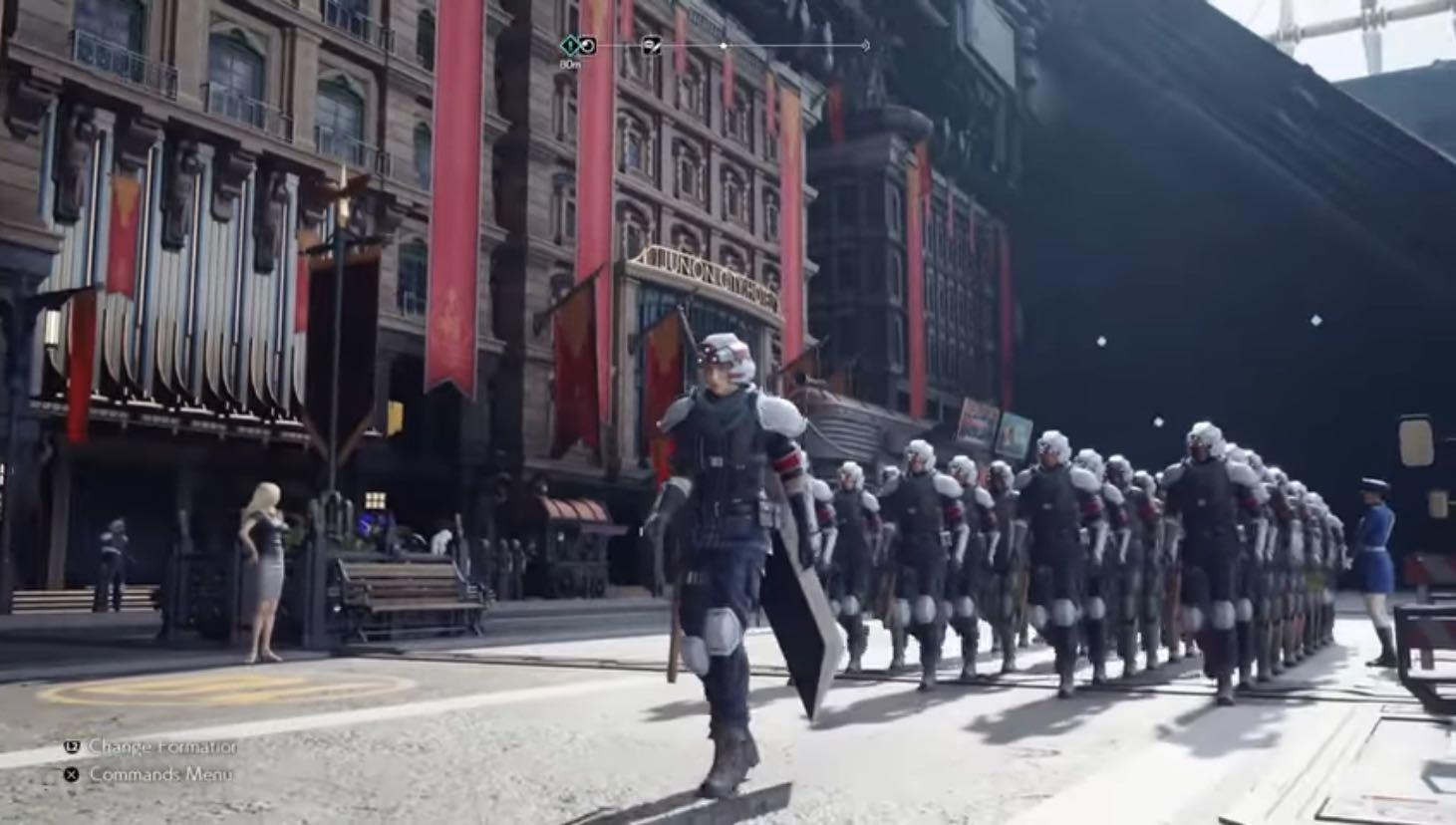The height and width of the screenshot is (825, 1456).
Task: Click the compass progress track line
Action: 777,45
